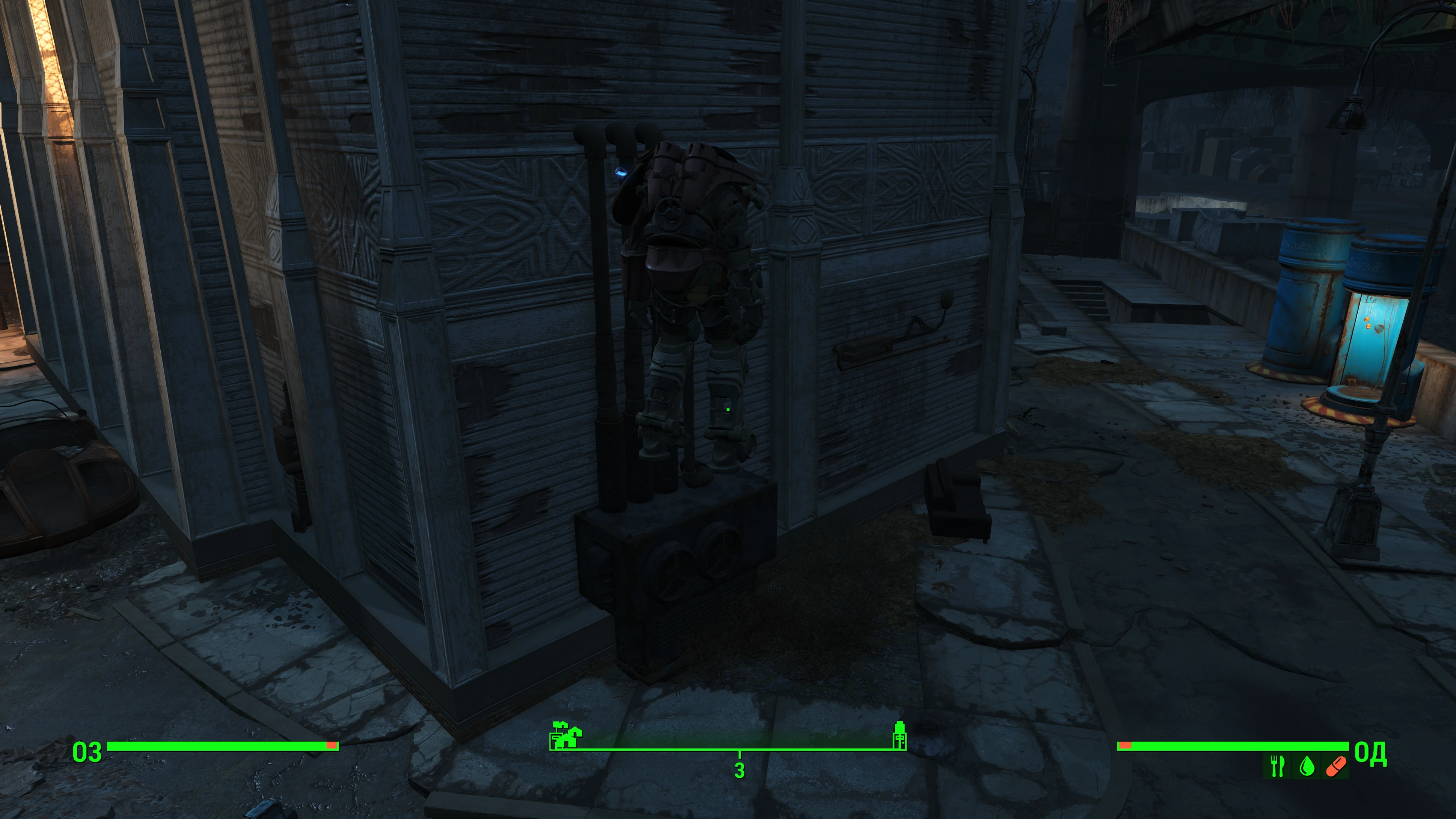Click the red pill status icon
The width and height of the screenshot is (1456, 819).
[x=1335, y=766]
